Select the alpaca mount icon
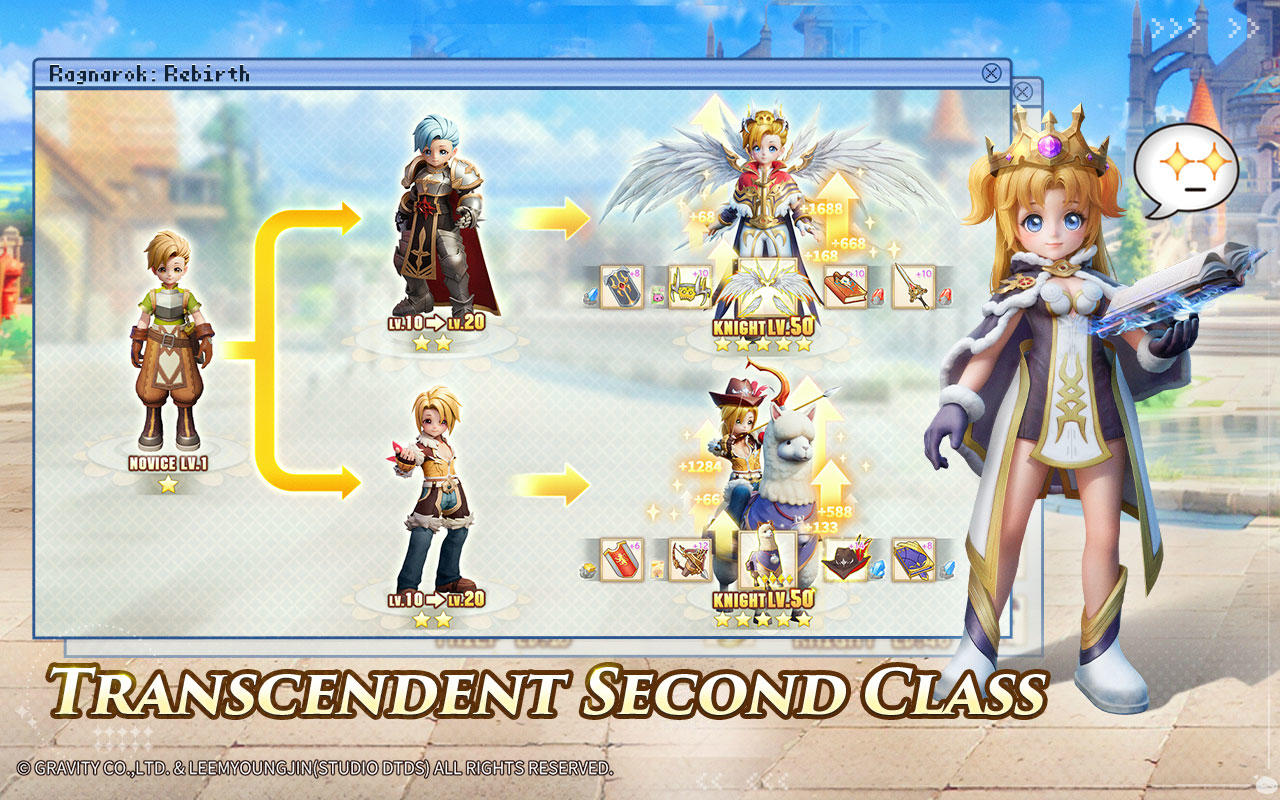The height and width of the screenshot is (800, 1280). coord(768,555)
